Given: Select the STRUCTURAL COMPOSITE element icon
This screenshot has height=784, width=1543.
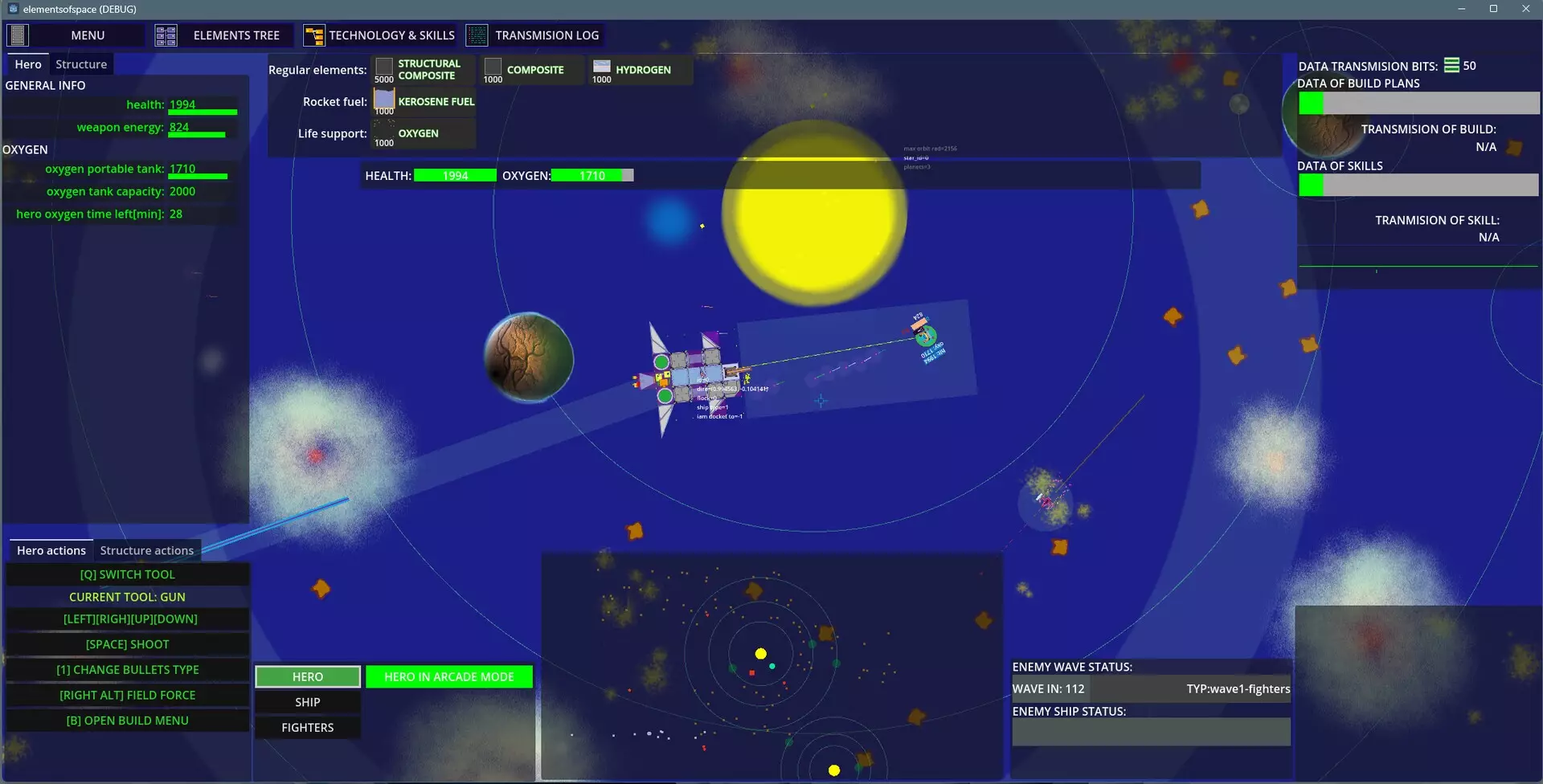Looking at the screenshot, I should click(x=384, y=68).
